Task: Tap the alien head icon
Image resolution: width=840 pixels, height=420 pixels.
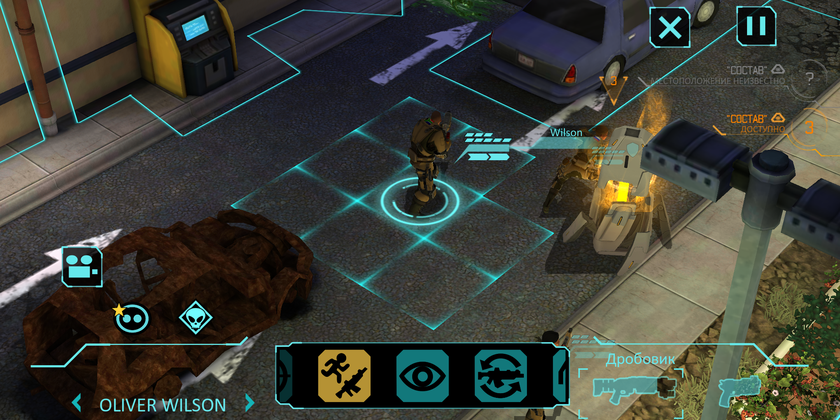Action: tap(195, 318)
